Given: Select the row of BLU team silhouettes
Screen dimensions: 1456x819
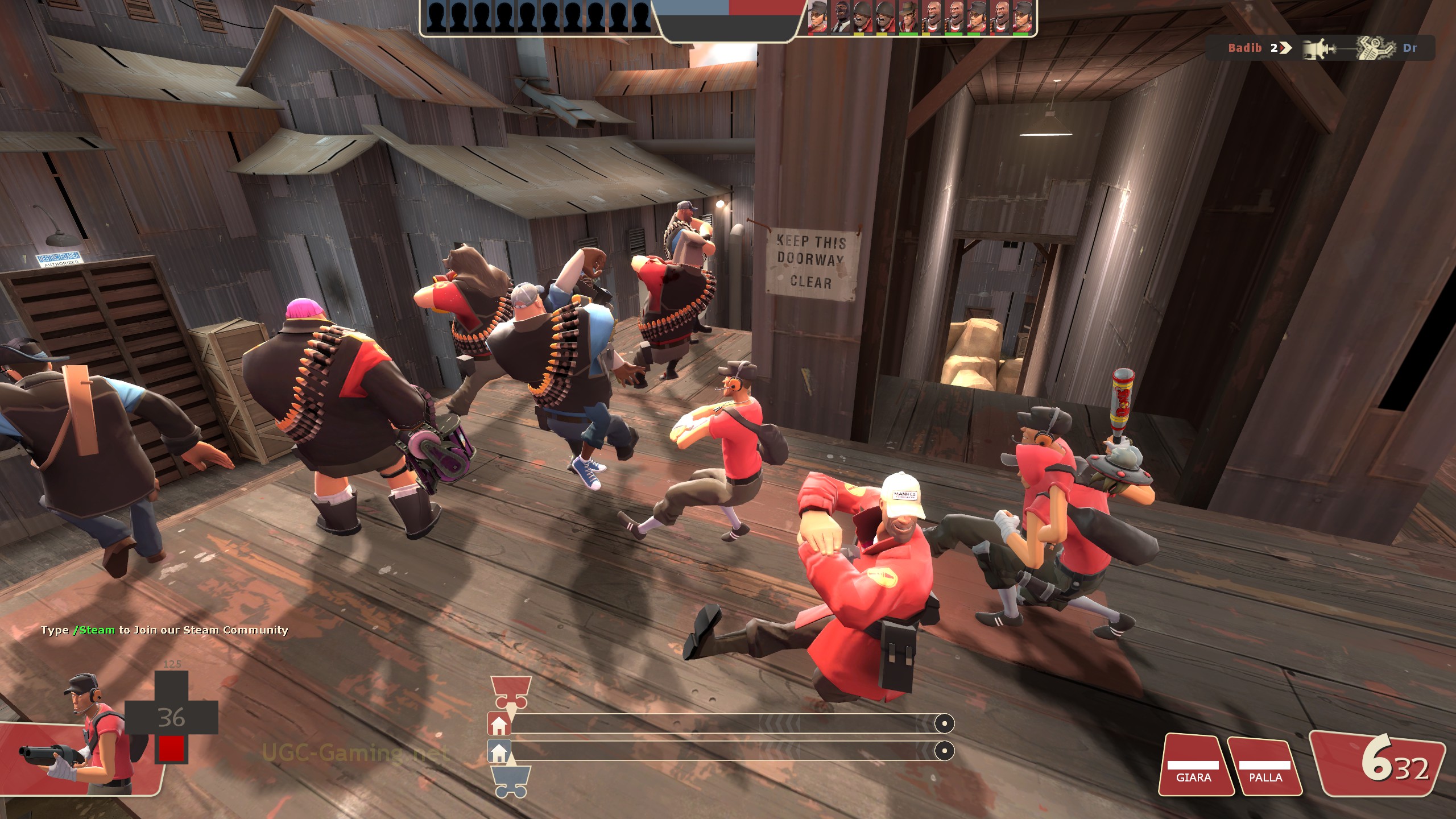Looking at the screenshot, I should tap(538, 17).
